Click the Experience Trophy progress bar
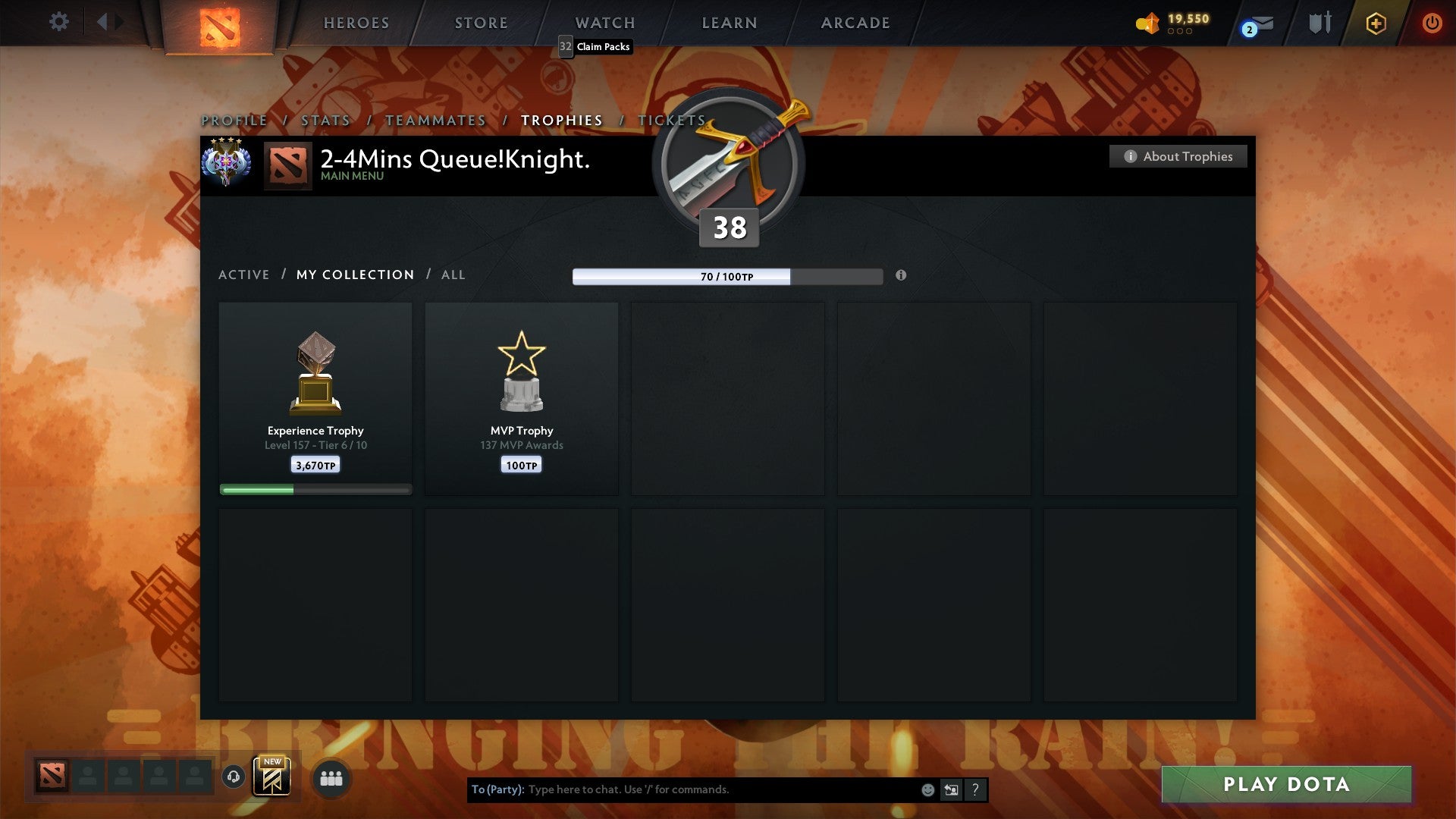Screen dimensions: 1456x819 click(315, 489)
